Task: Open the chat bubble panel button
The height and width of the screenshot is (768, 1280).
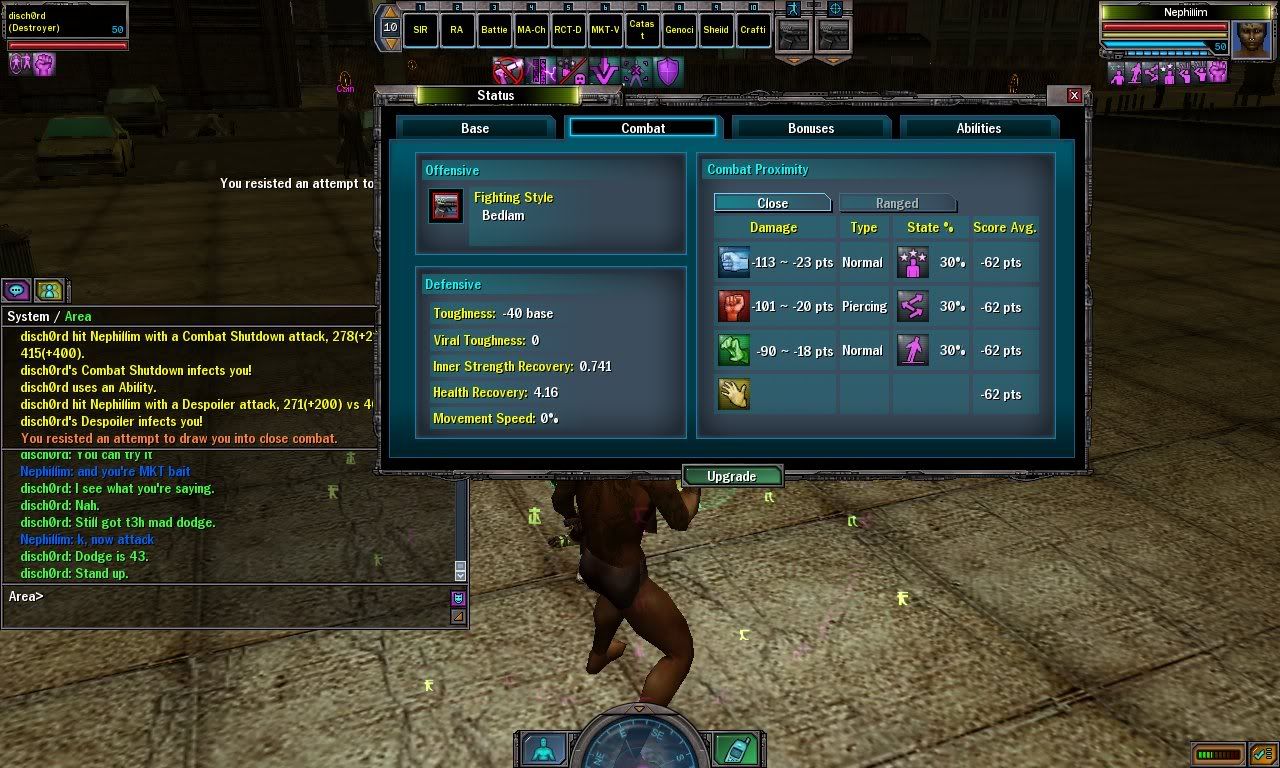Action: click(17, 290)
